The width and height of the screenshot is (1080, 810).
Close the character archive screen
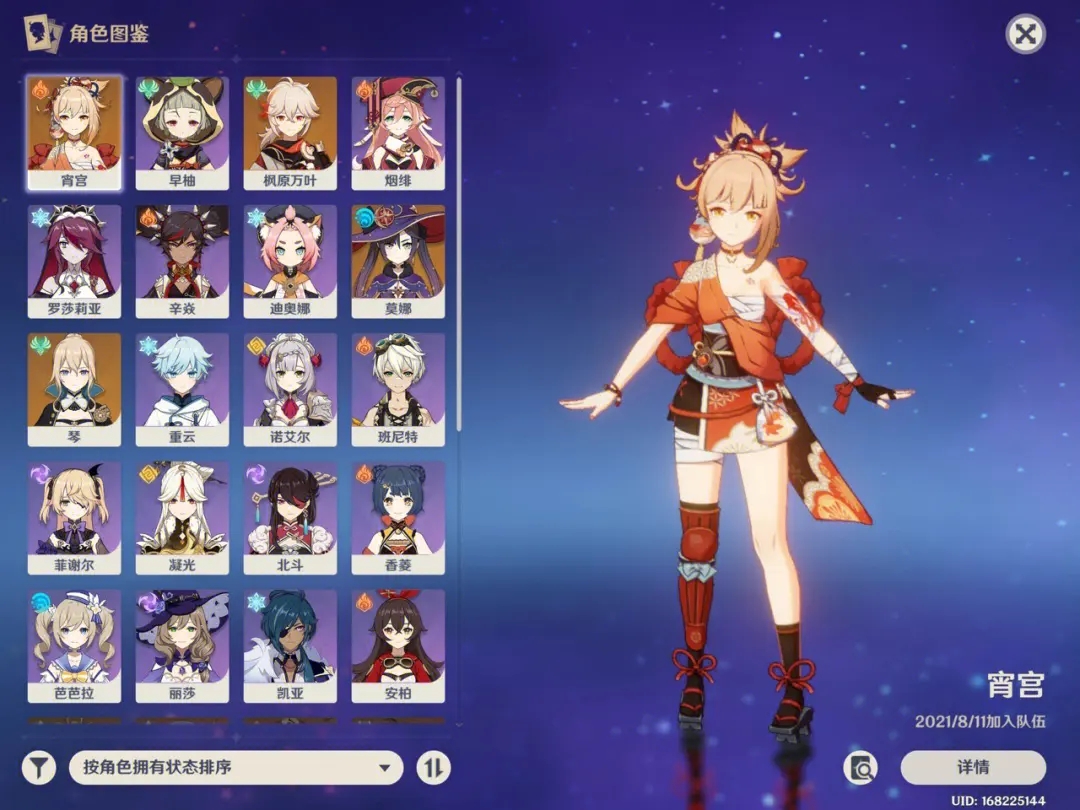1024,35
